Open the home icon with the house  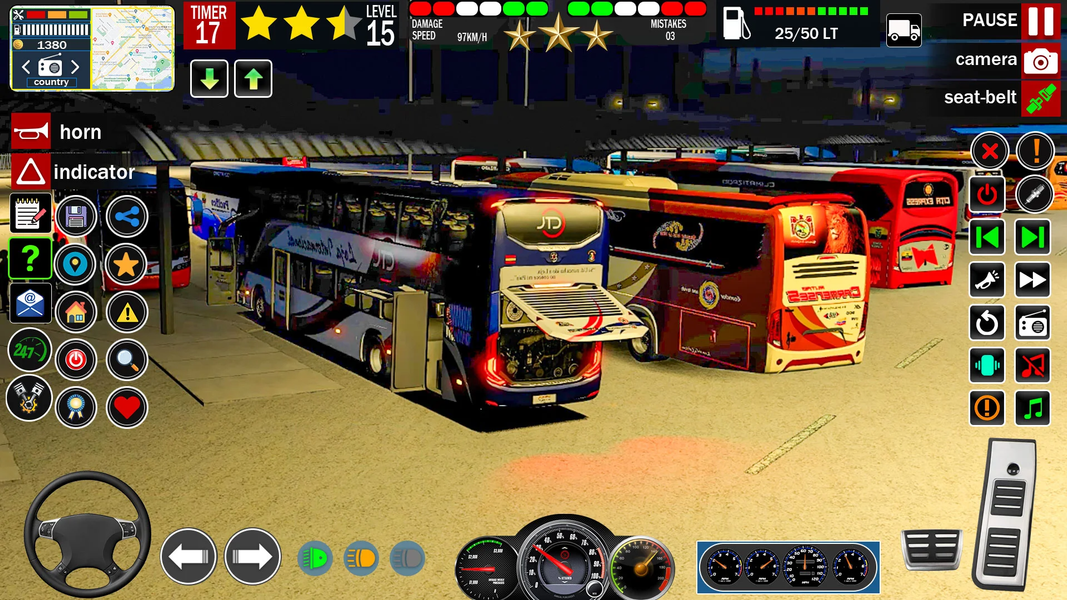point(76,312)
